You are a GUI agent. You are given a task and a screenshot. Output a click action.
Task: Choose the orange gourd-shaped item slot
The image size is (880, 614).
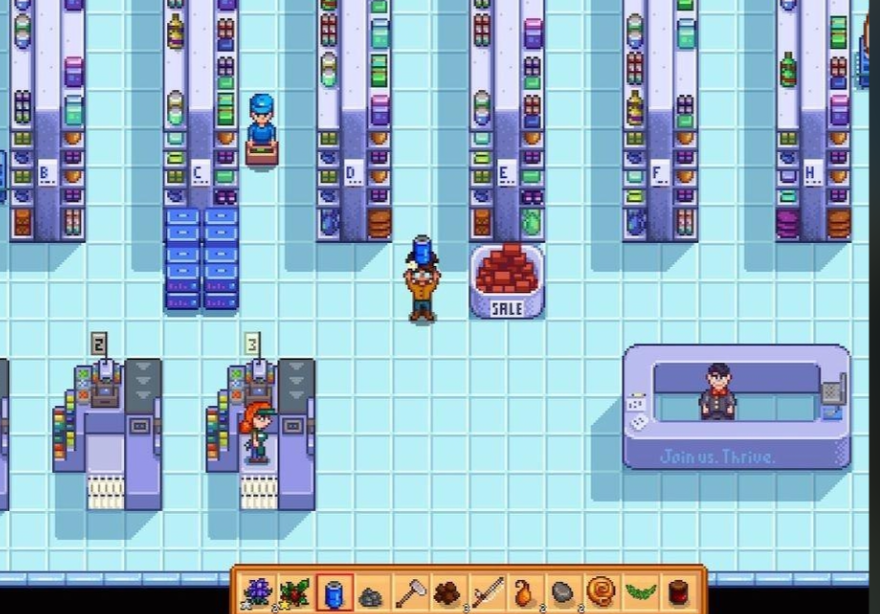tap(525, 592)
